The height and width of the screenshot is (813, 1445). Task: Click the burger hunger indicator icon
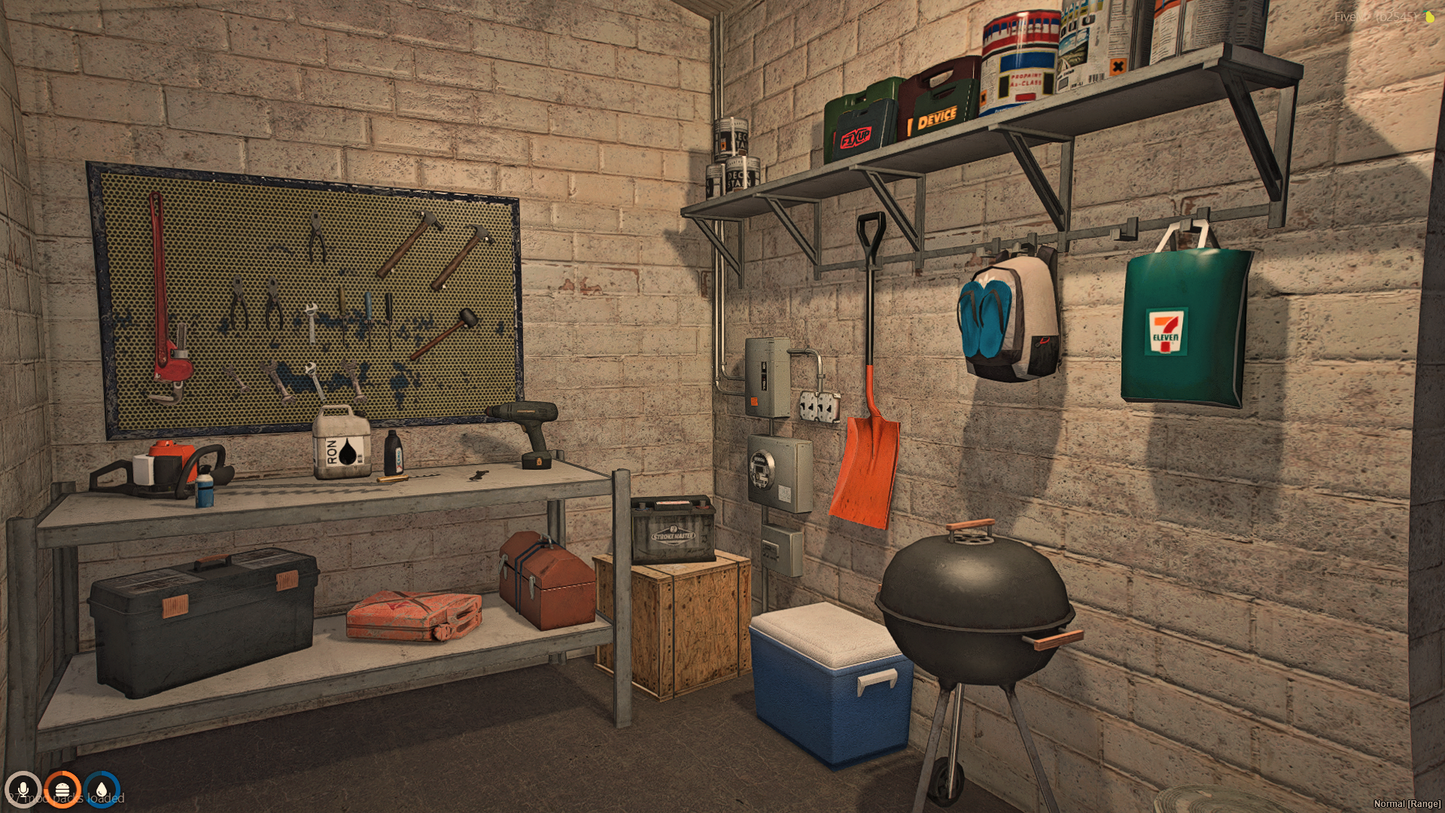pyautogui.click(x=63, y=789)
